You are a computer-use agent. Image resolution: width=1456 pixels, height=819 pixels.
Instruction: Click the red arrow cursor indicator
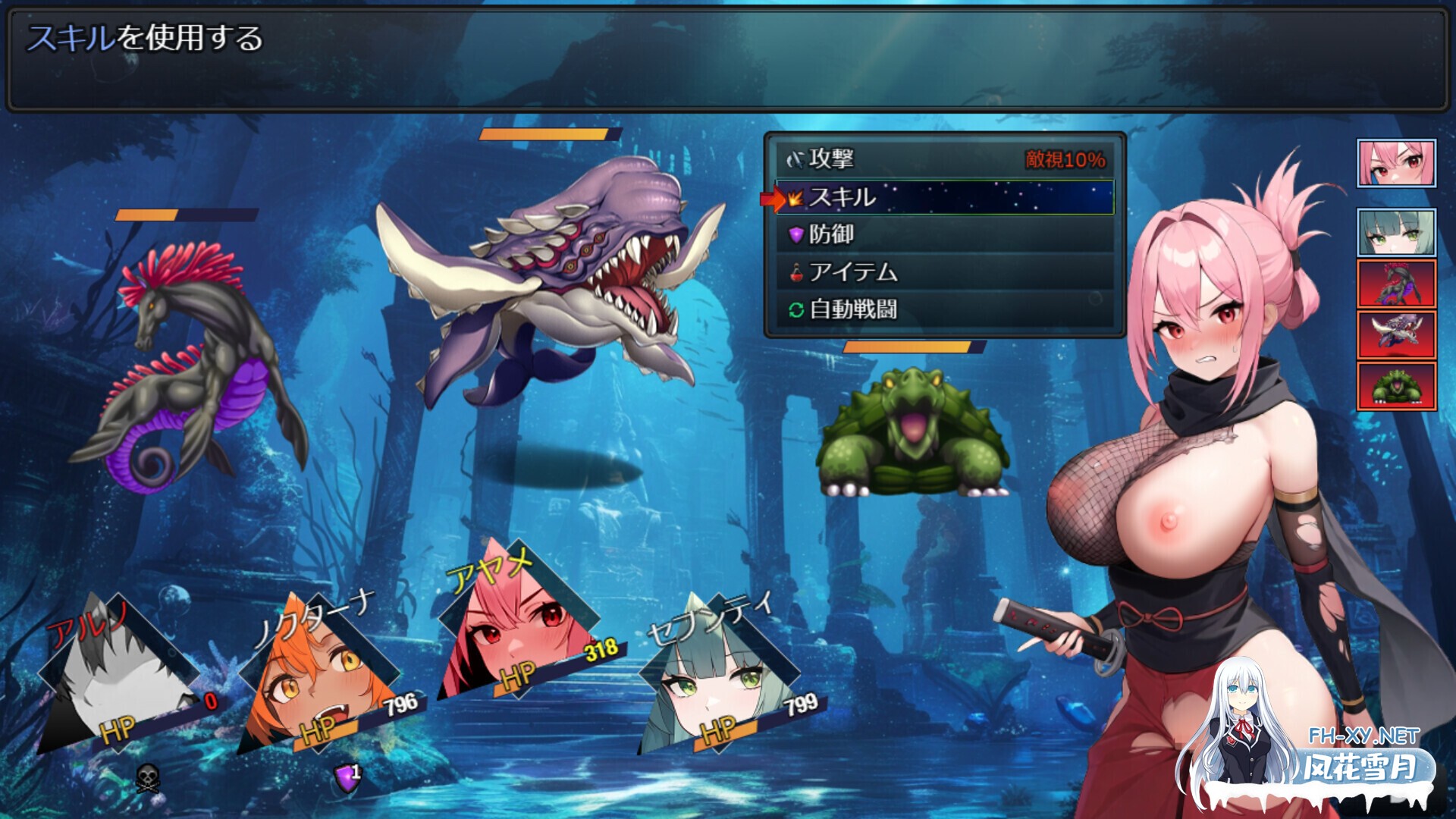click(x=773, y=199)
